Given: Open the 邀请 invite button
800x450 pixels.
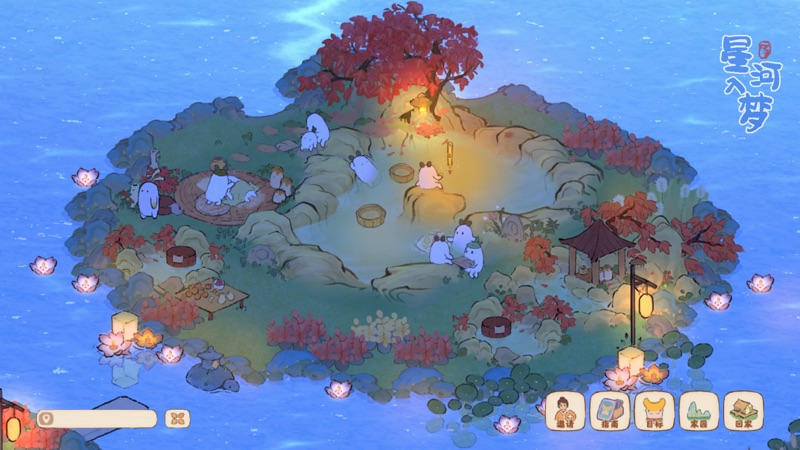Looking at the screenshot, I should (x=564, y=410).
